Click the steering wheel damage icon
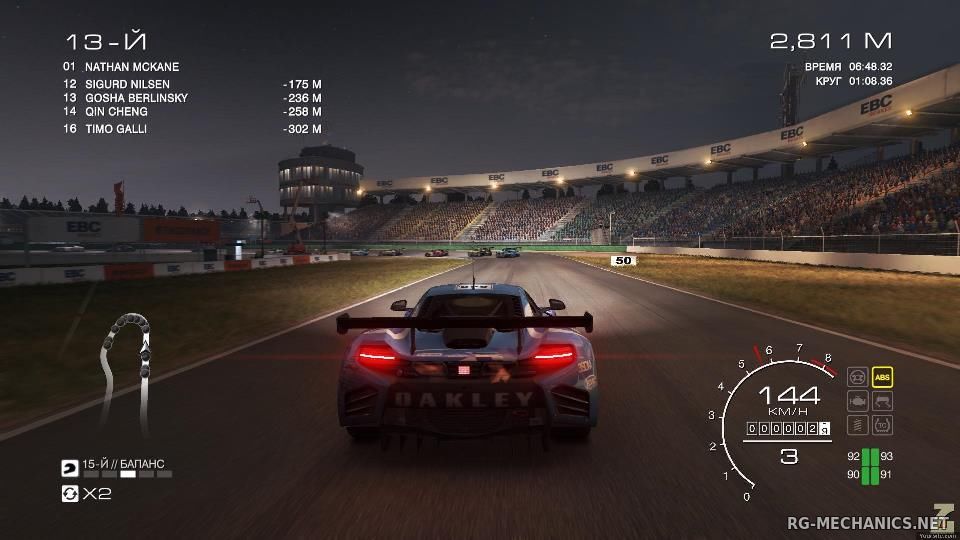The width and height of the screenshot is (960, 540). pos(857,377)
